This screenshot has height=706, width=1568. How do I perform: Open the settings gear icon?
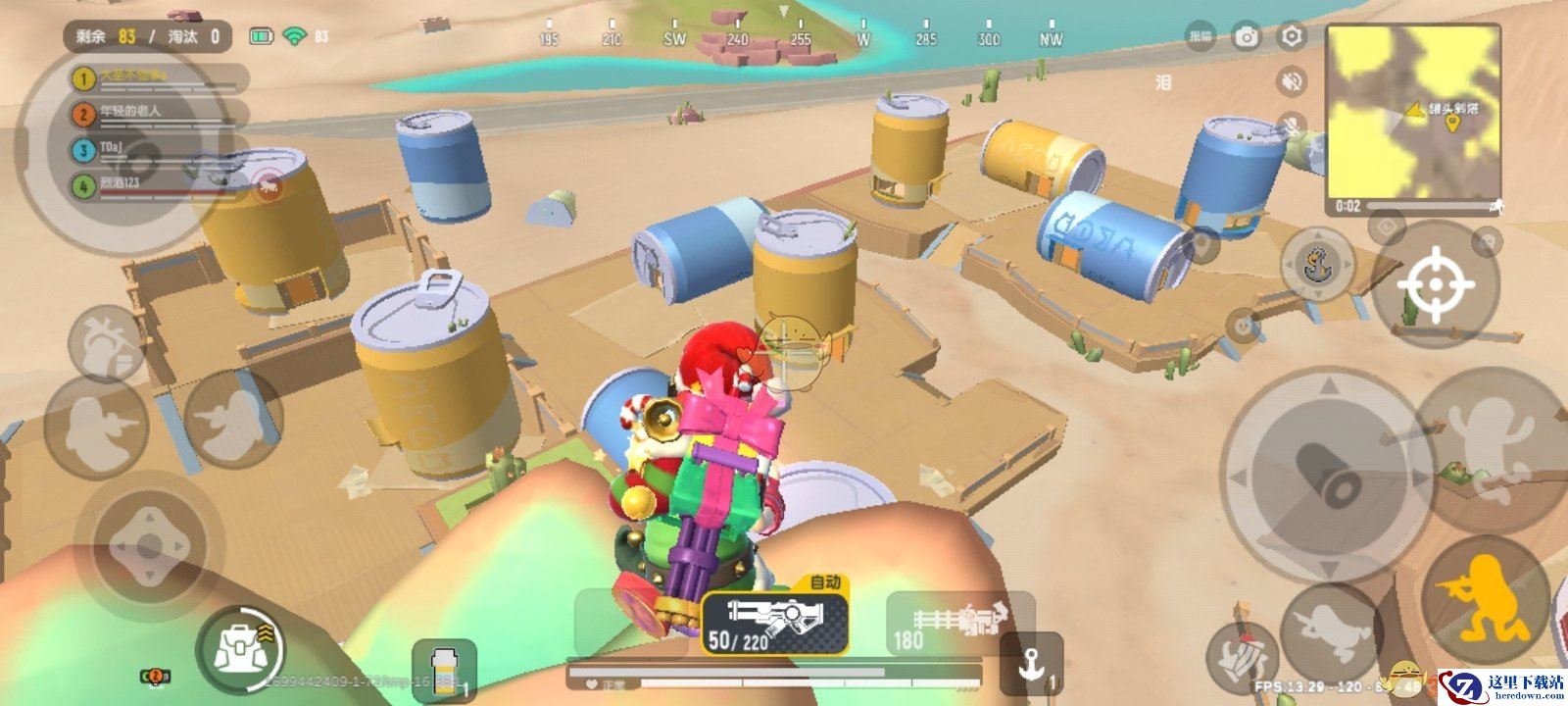point(1293,37)
